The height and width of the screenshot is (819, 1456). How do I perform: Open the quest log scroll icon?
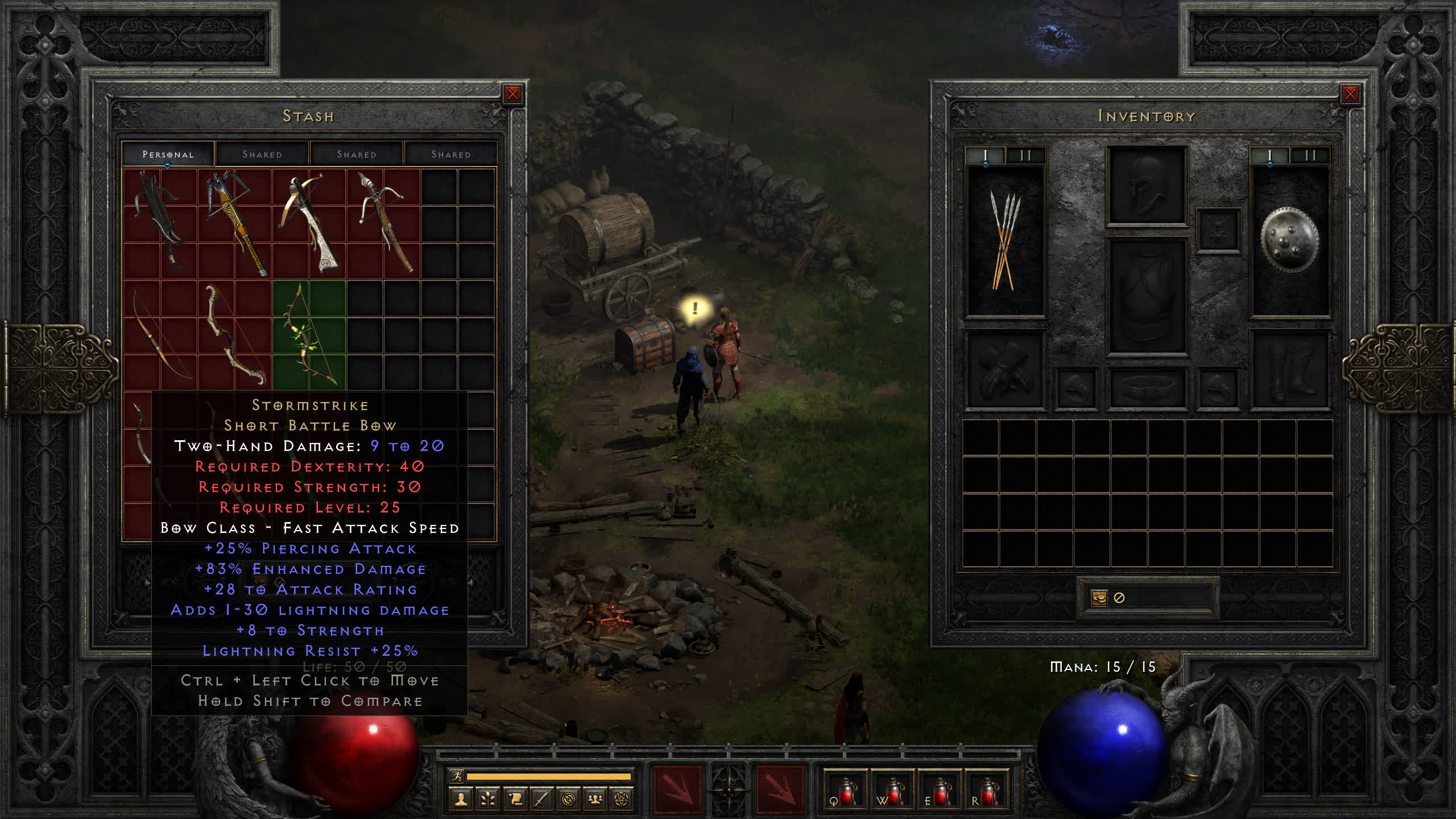click(x=515, y=800)
